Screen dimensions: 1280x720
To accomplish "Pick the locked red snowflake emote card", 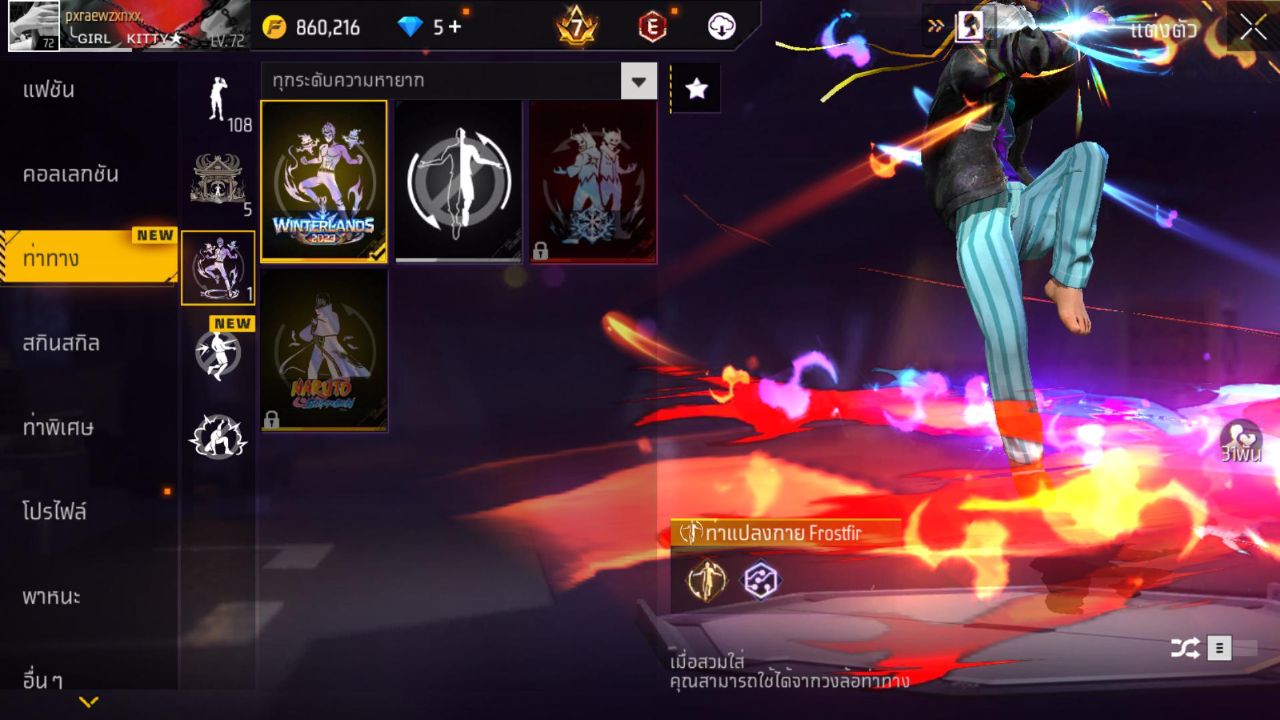I will (593, 181).
